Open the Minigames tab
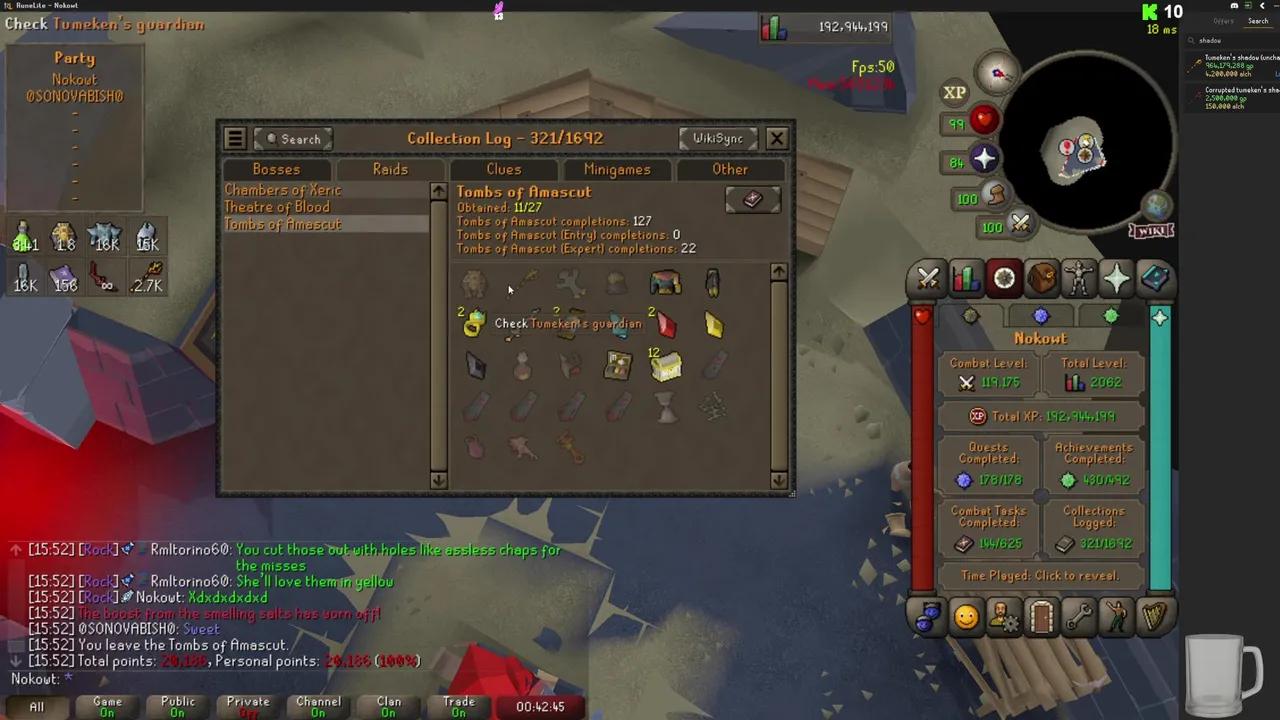The height and width of the screenshot is (720, 1280). tap(617, 169)
